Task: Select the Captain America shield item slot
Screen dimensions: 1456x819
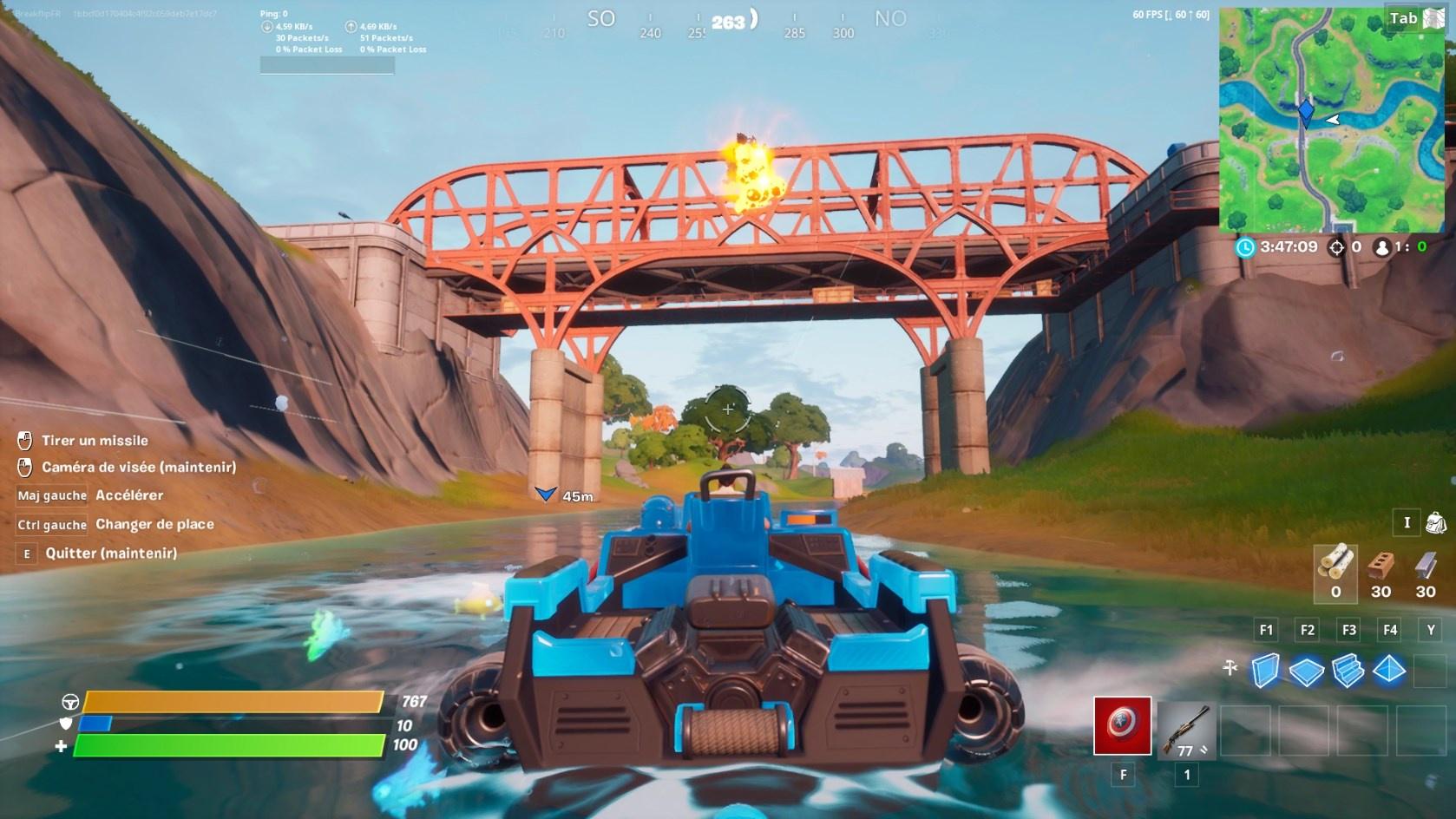Action: (1123, 727)
